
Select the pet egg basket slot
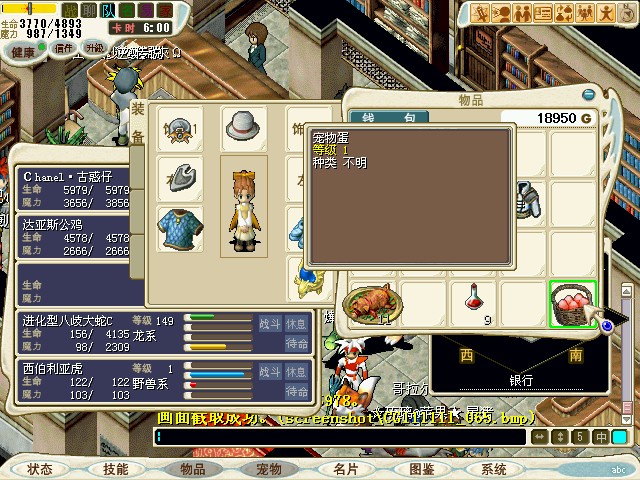tap(573, 304)
